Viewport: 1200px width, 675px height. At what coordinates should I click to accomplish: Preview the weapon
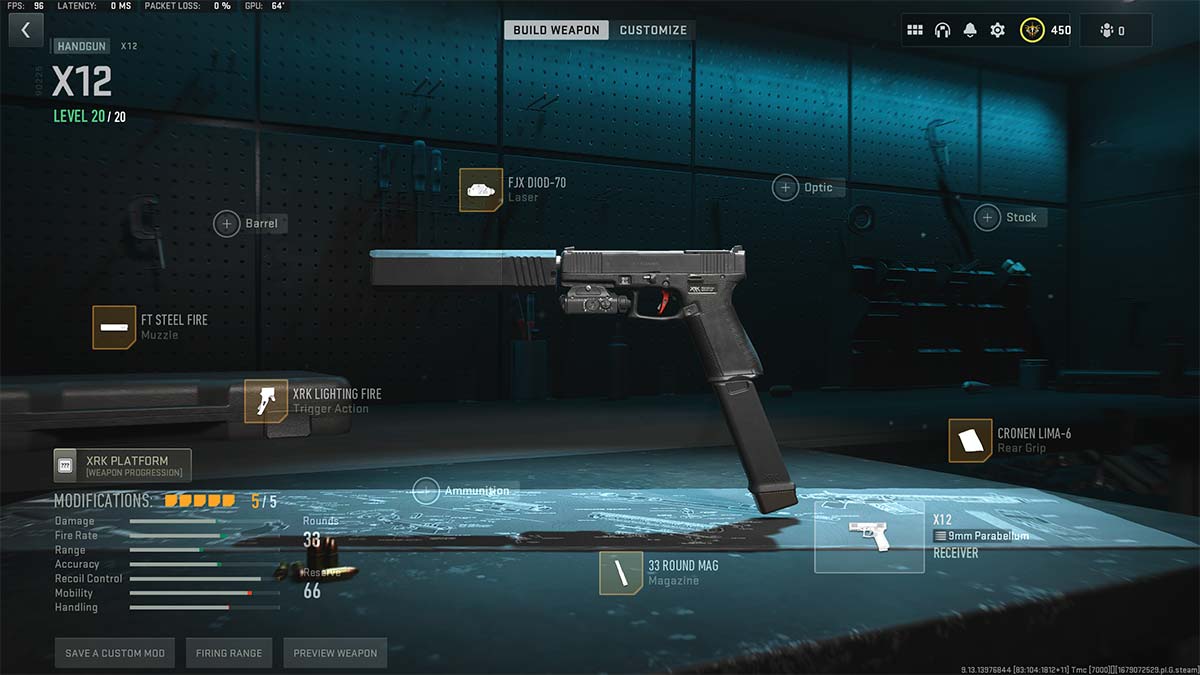(x=335, y=653)
